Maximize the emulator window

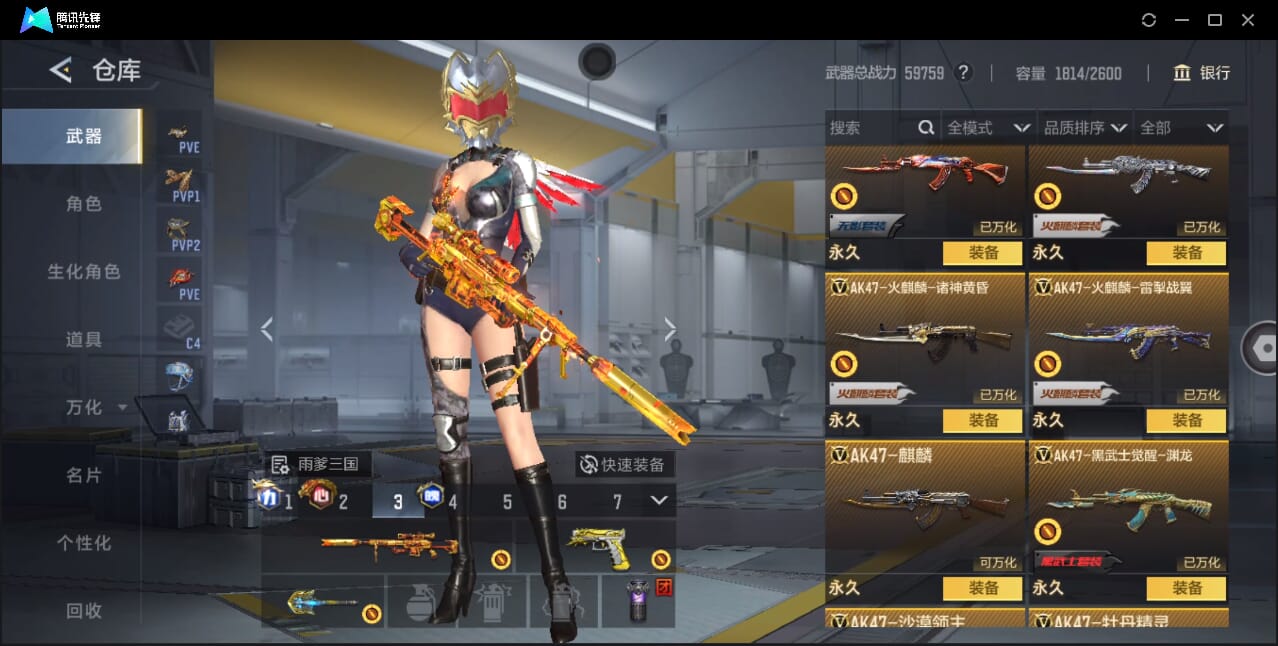1215,20
